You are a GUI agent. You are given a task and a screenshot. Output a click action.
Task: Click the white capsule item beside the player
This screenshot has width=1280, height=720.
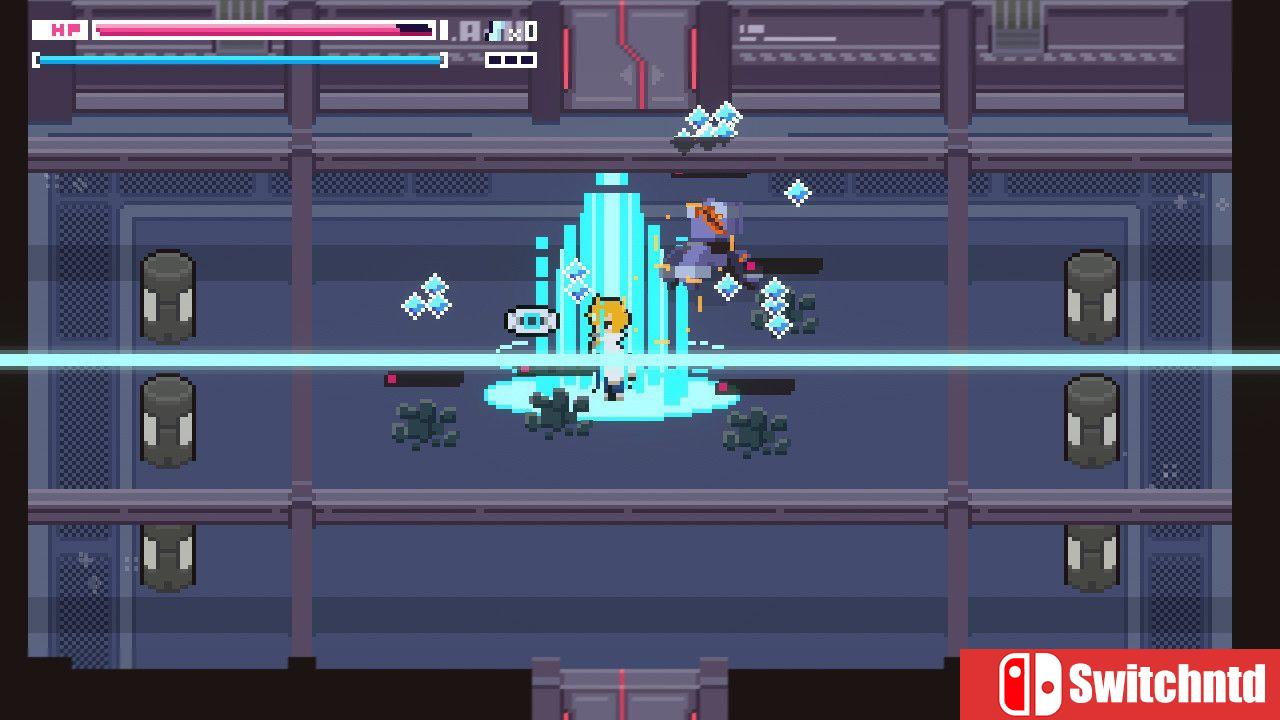coord(531,320)
